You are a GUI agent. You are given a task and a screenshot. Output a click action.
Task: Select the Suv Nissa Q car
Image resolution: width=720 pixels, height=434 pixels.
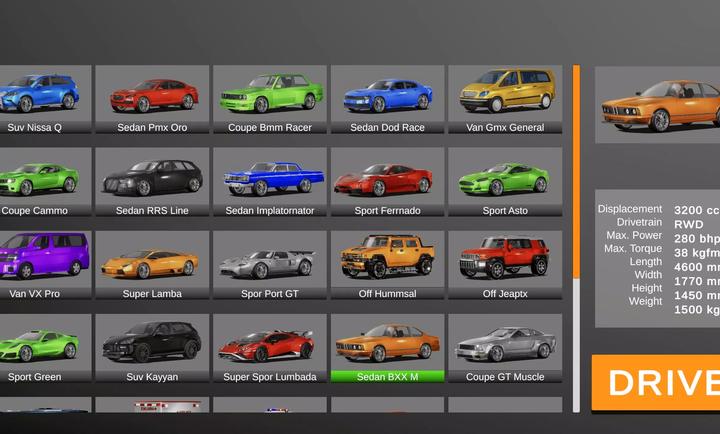click(x=40, y=98)
